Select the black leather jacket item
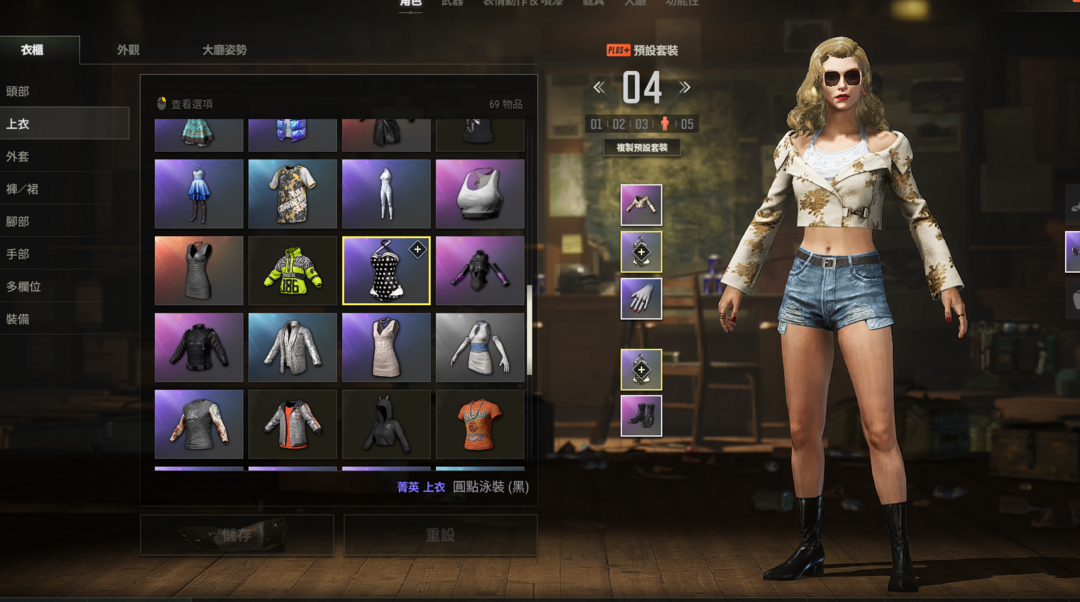1080x602 pixels. tap(199, 347)
